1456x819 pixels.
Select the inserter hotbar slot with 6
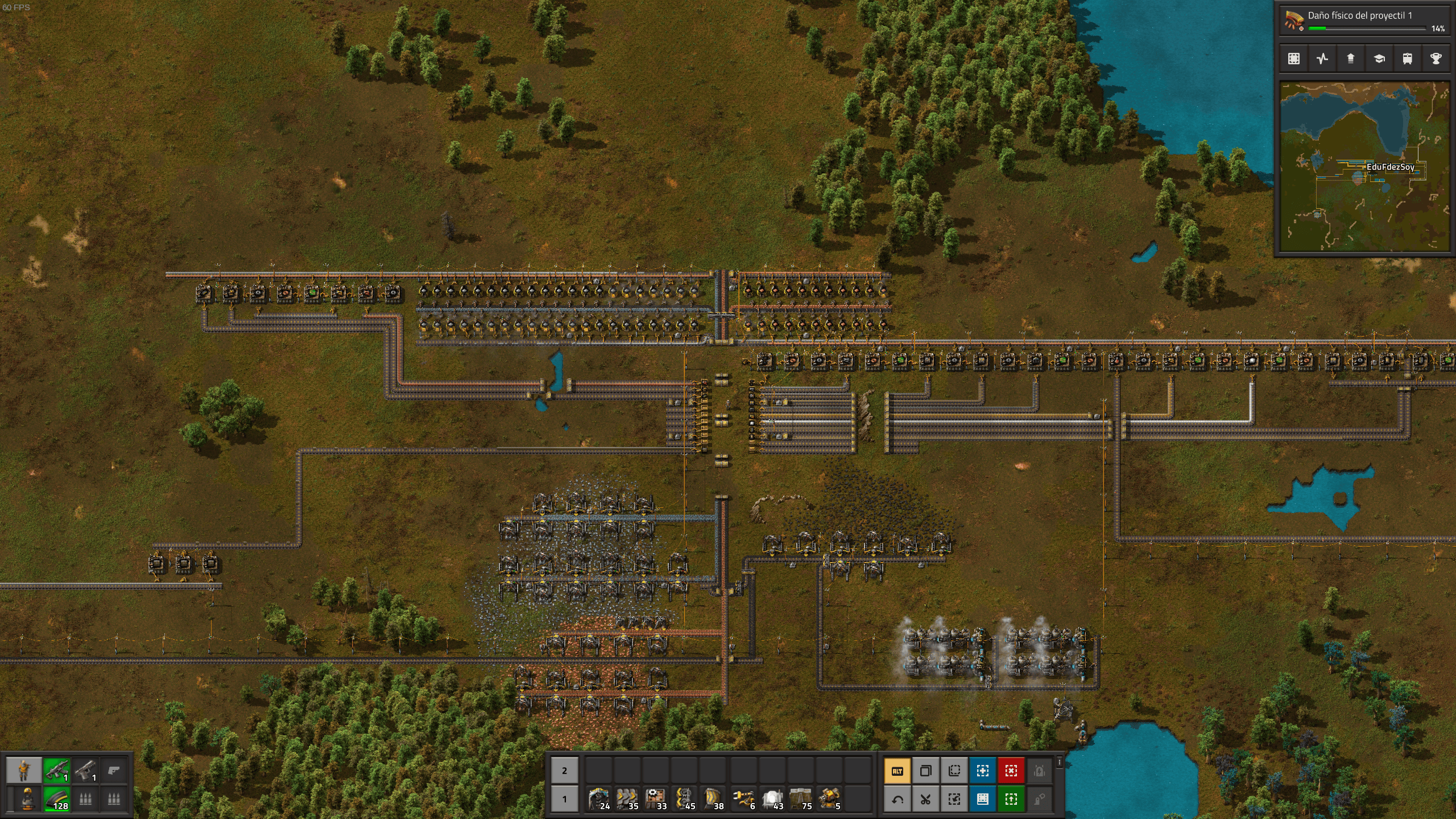[743, 799]
